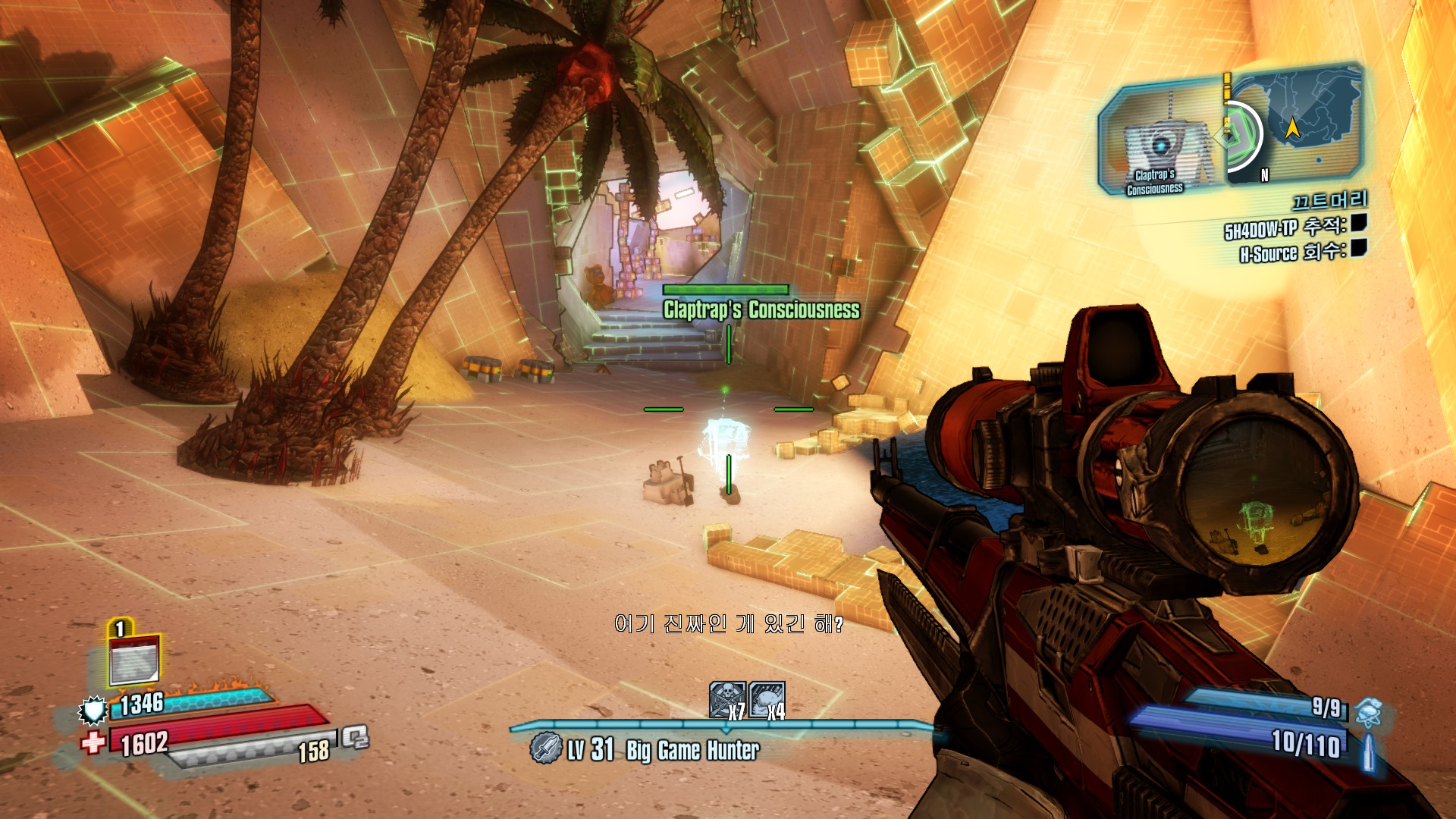1456x819 pixels.
Task: Select the Oz kit oxygen icon
Action: pyautogui.click(x=354, y=736)
